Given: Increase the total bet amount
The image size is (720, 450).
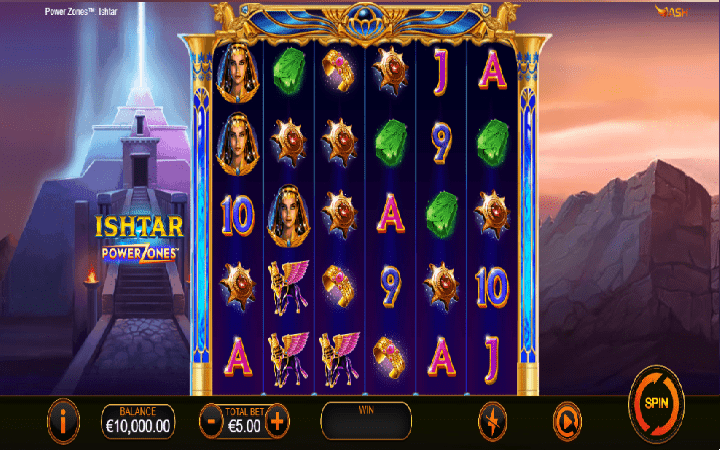Looking at the screenshot, I should [277, 420].
